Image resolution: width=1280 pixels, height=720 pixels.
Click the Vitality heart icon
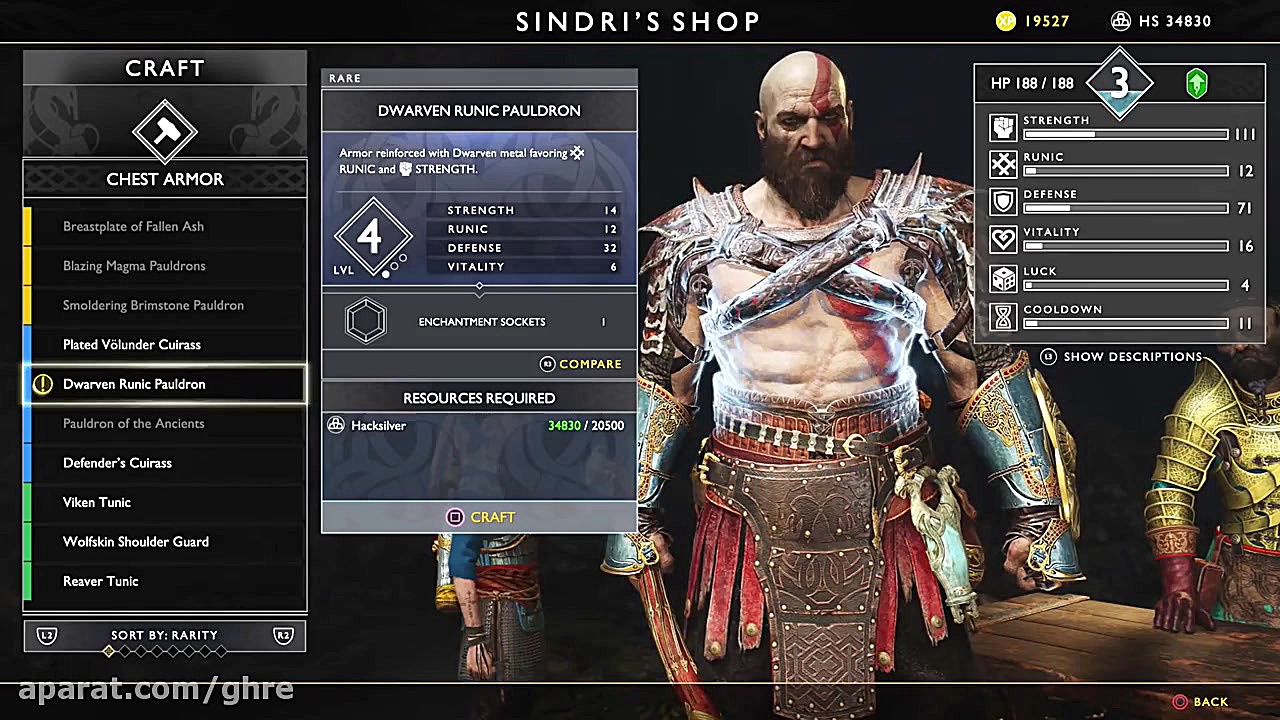point(1003,239)
